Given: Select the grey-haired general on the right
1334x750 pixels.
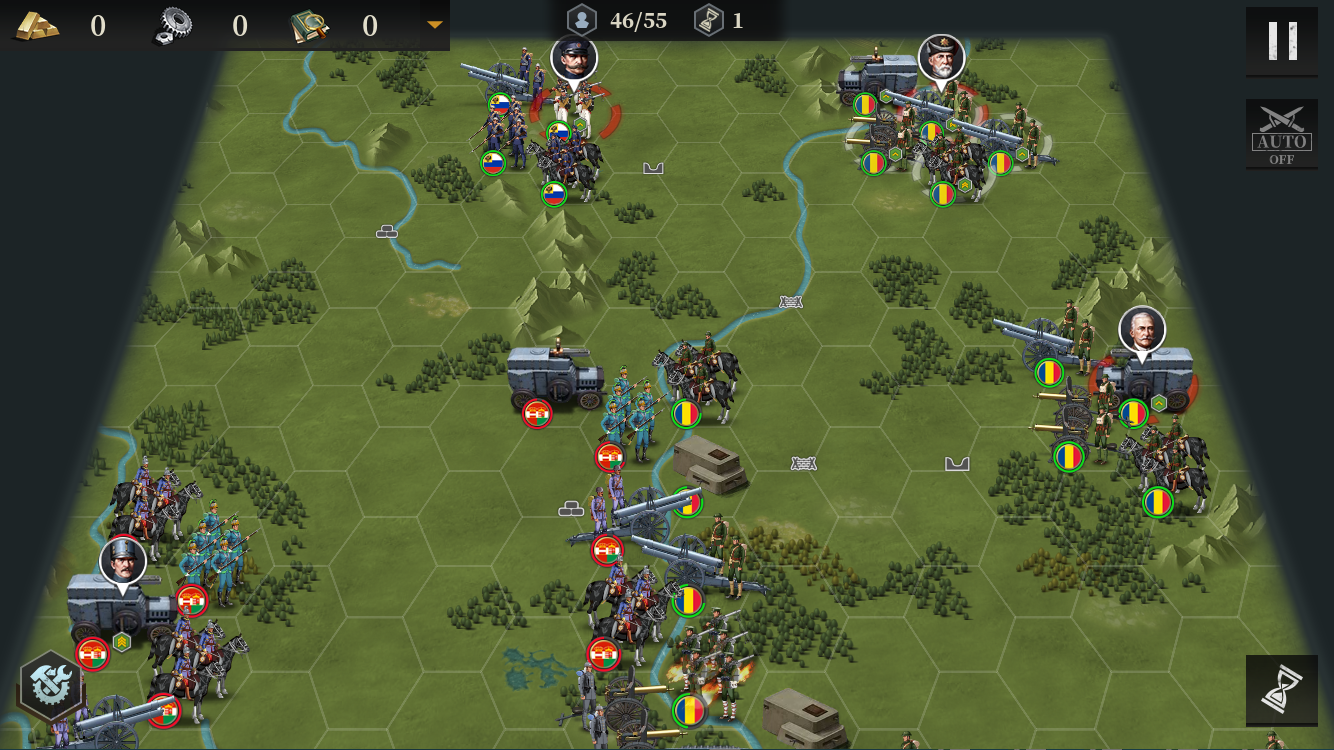Looking at the screenshot, I should [1142, 330].
